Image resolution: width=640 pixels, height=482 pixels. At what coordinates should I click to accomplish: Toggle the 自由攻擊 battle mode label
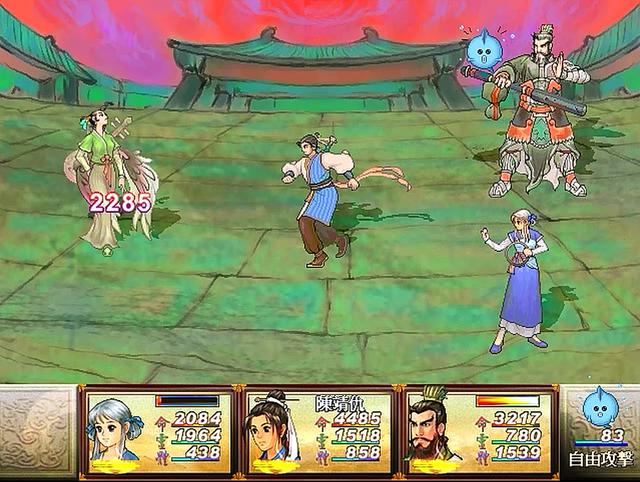(x=600, y=460)
